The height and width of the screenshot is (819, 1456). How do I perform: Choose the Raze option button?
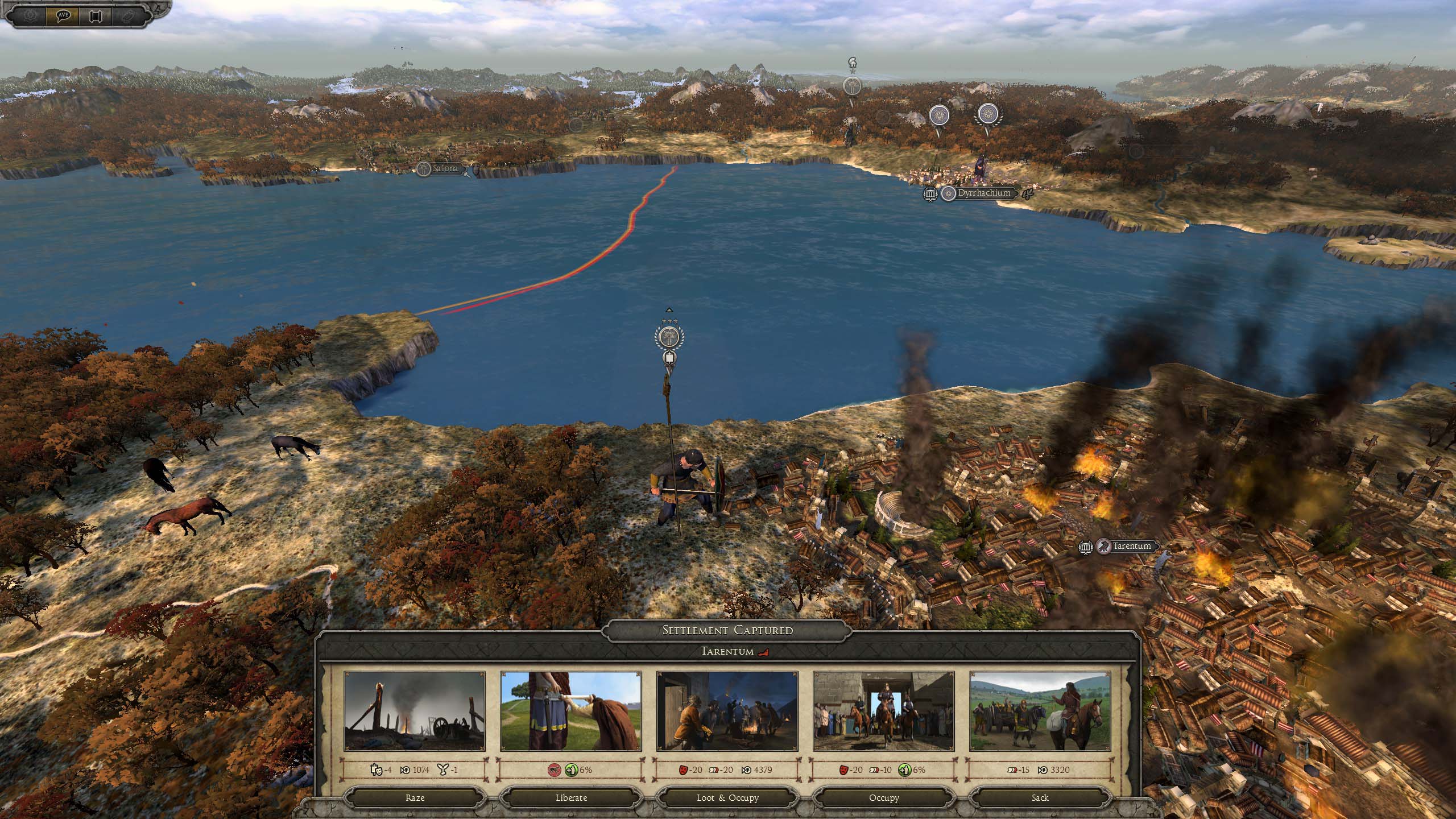tap(415, 797)
